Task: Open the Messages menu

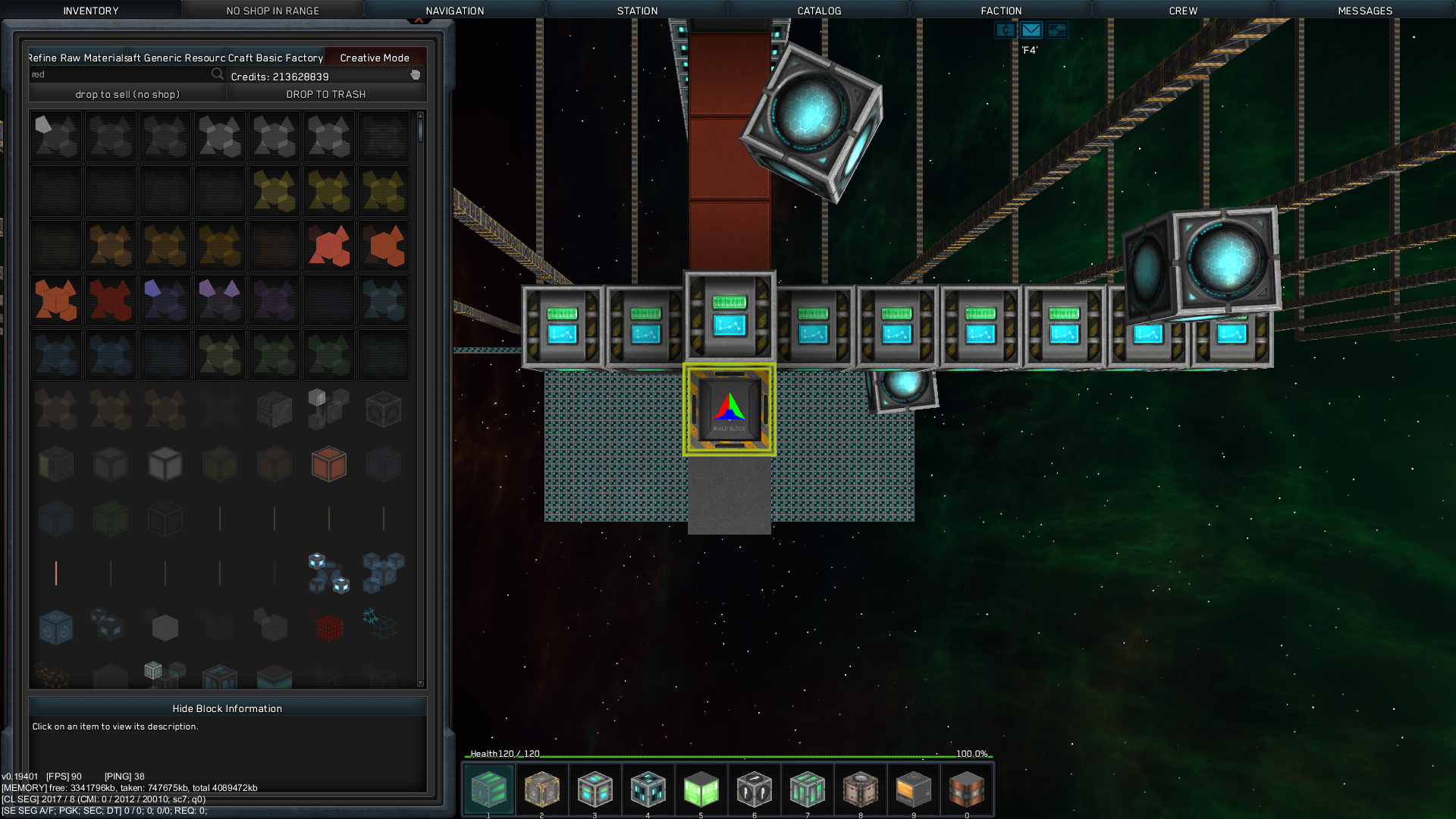Action: pos(1365,11)
